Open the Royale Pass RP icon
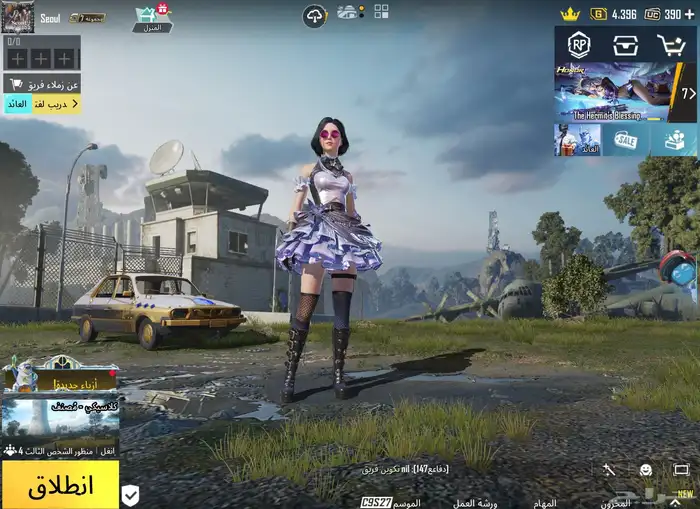The image size is (700, 509). point(579,44)
